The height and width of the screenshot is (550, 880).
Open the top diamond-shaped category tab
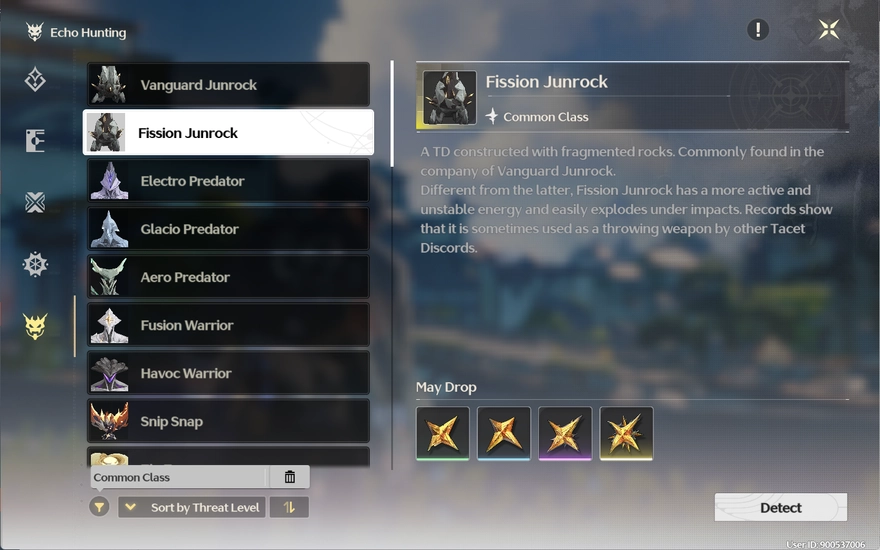point(35,79)
